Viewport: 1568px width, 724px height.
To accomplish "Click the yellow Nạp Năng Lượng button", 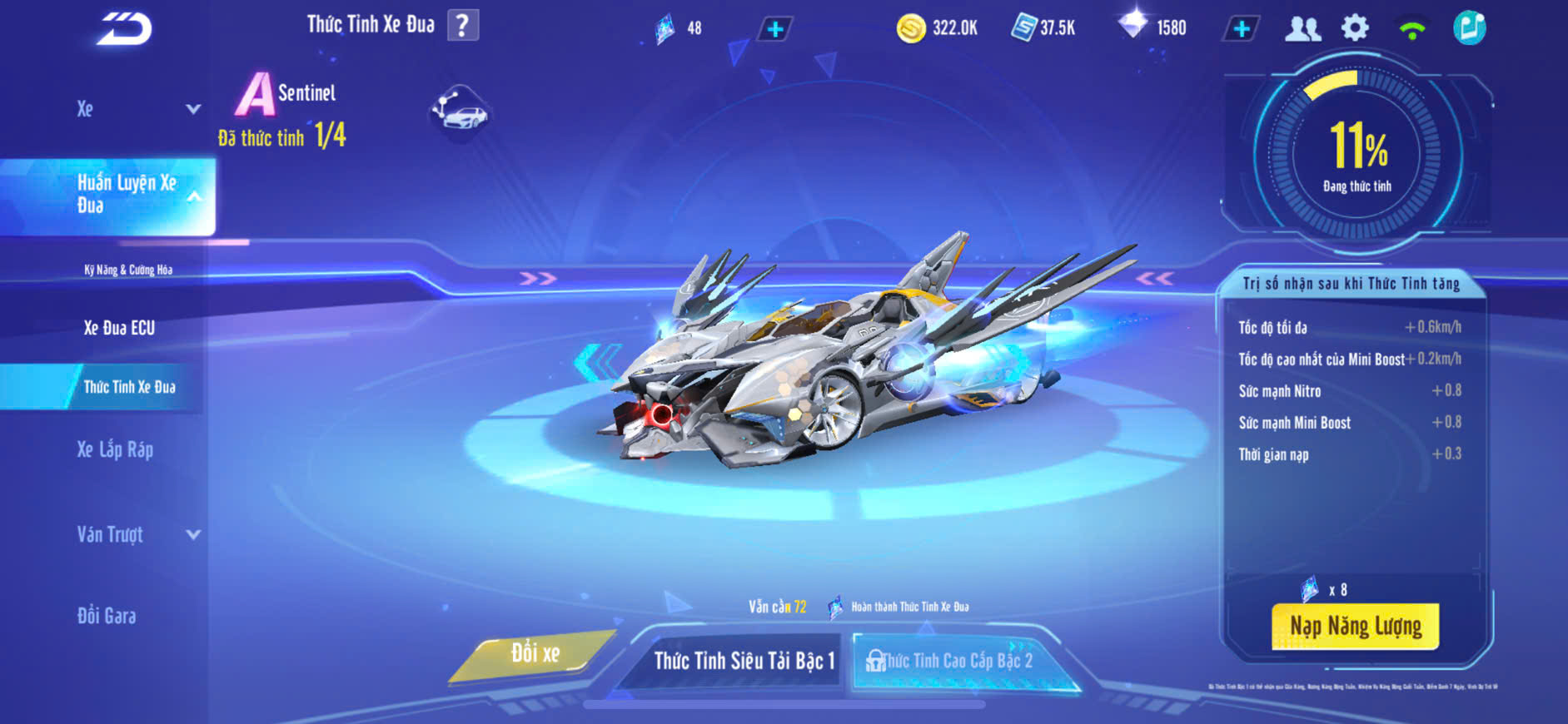I will click(1355, 626).
